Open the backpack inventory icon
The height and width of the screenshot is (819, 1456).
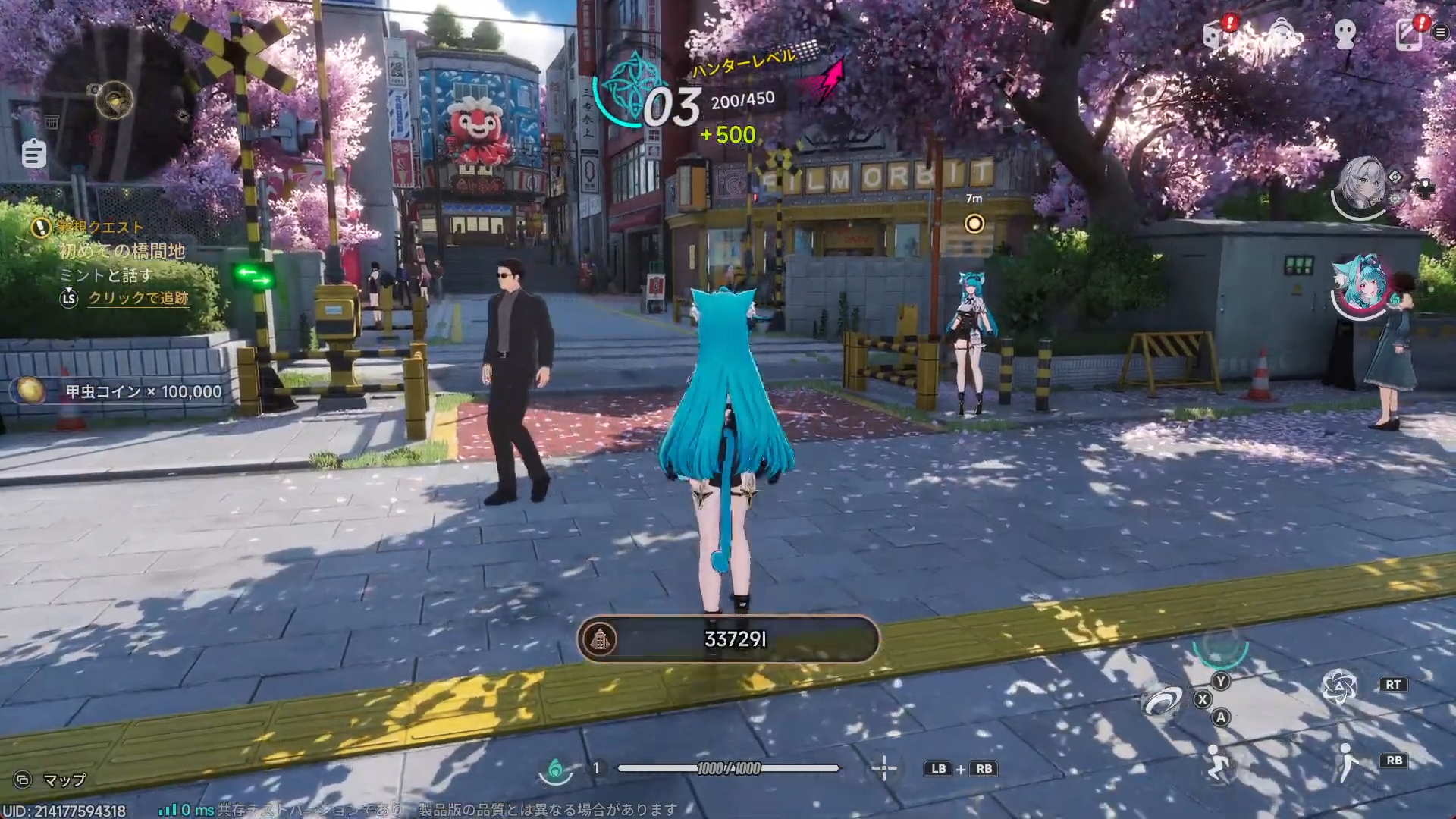[x=1282, y=33]
